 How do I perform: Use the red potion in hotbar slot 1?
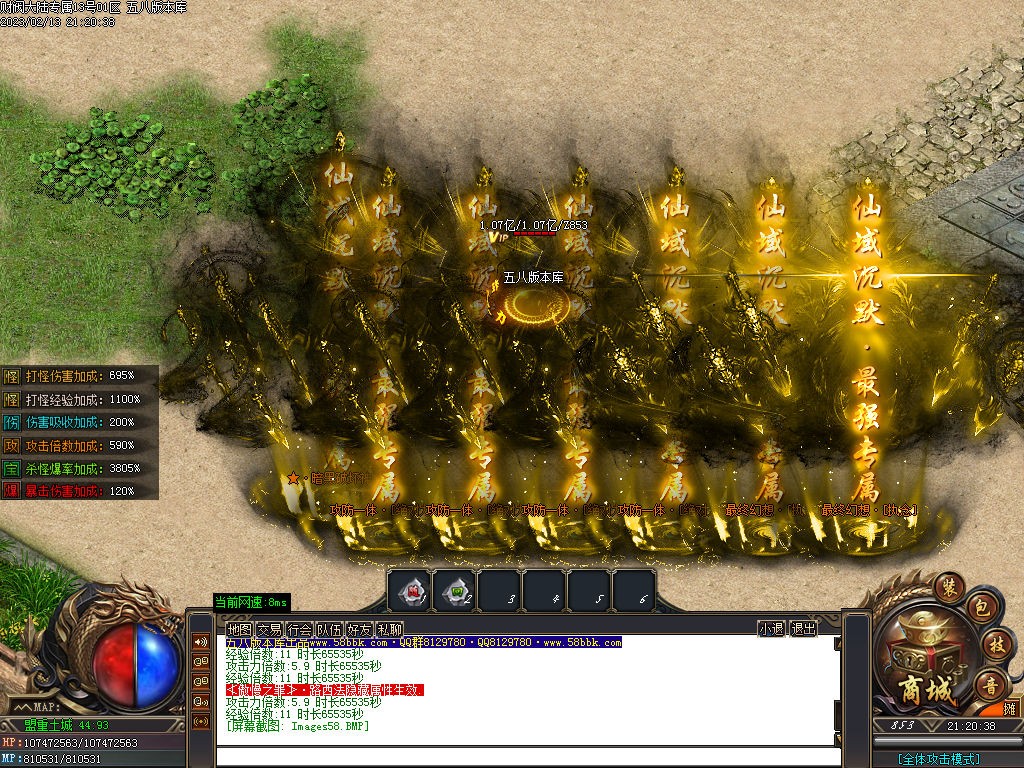click(x=409, y=591)
